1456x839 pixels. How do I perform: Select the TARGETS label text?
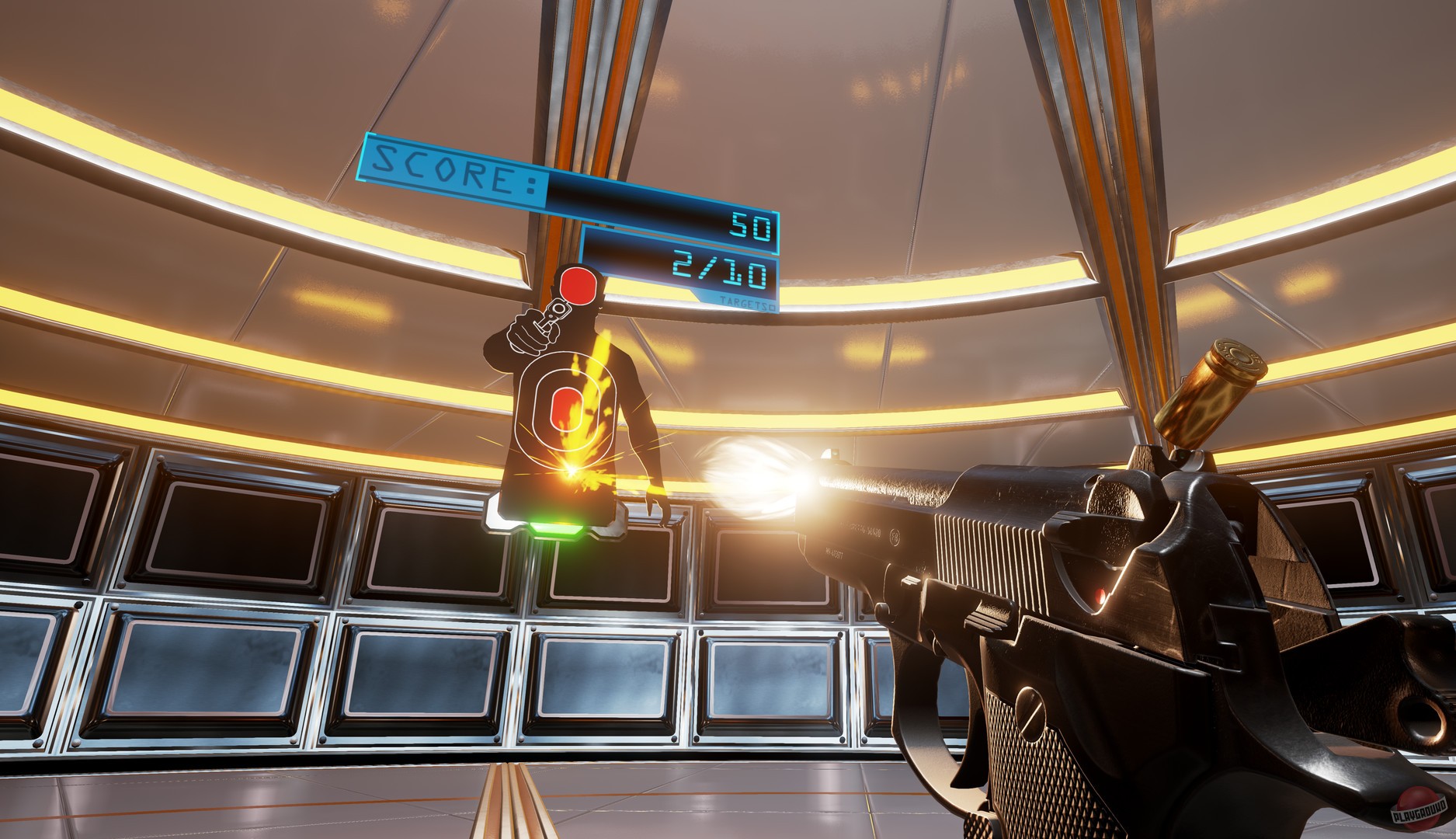pyautogui.click(x=744, y=304)
